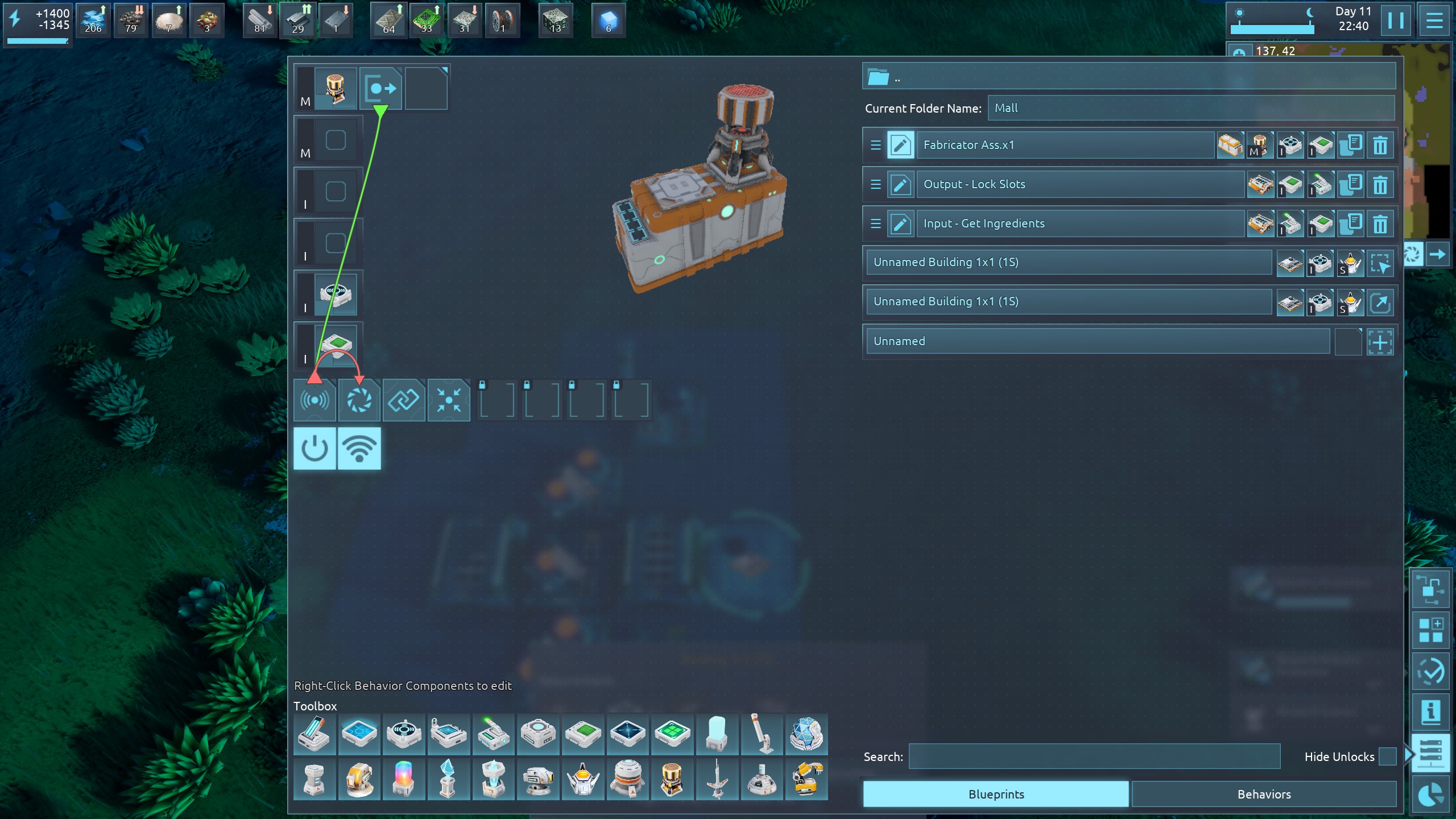Toggle the wifi signal button
This screenshot has width=1456, height=819.
coord(359,449)
